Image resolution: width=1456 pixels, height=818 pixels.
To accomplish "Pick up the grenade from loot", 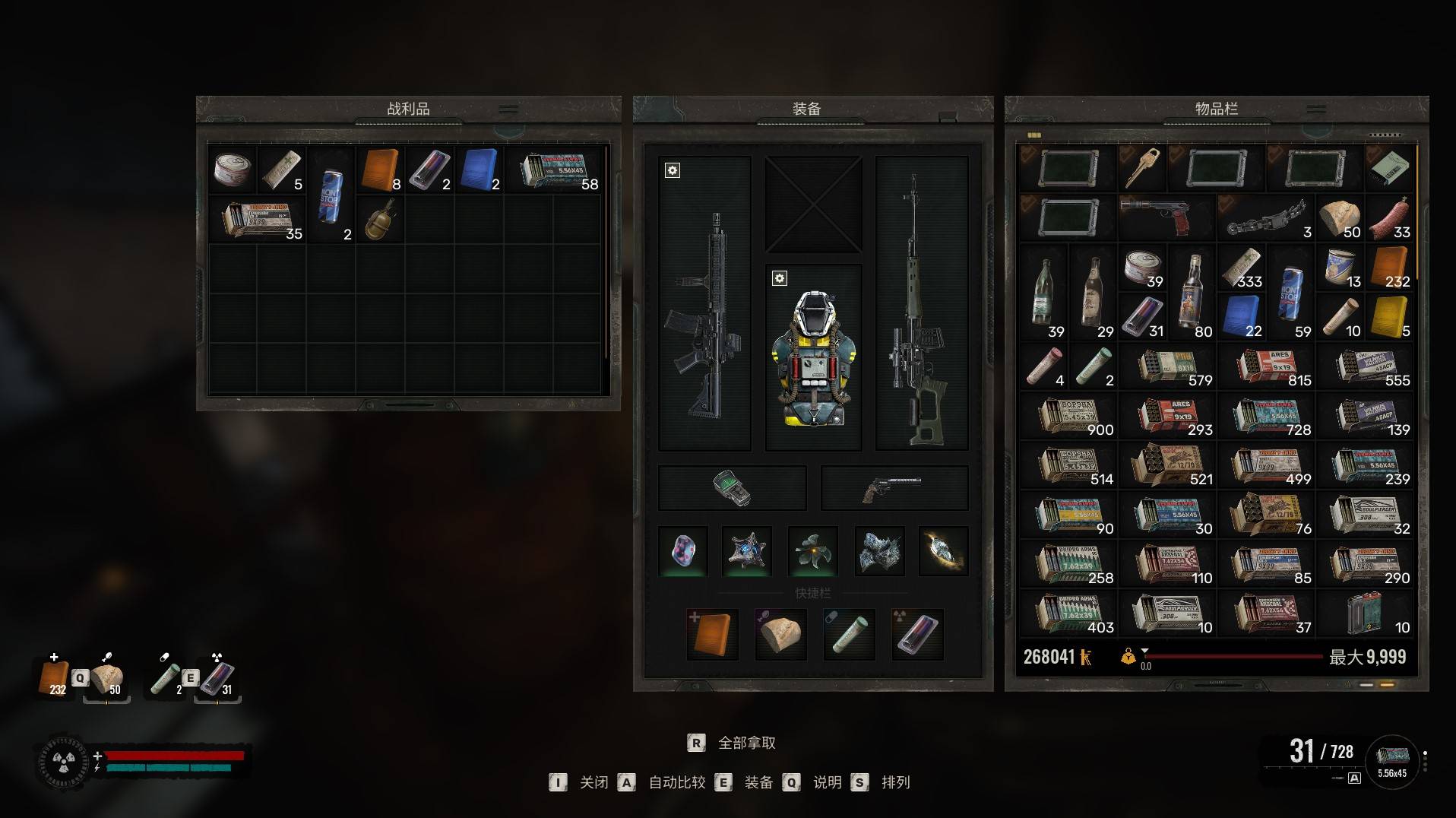I will pyautogui.click(x=380, y=220).
